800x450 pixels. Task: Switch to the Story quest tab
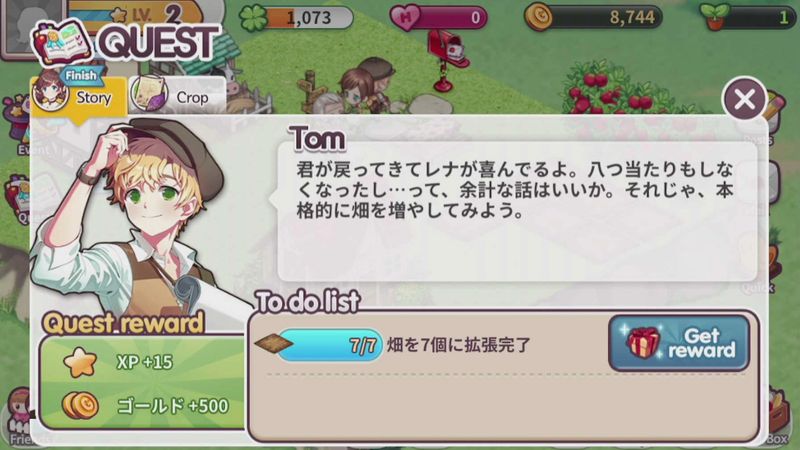click(78, 97)
